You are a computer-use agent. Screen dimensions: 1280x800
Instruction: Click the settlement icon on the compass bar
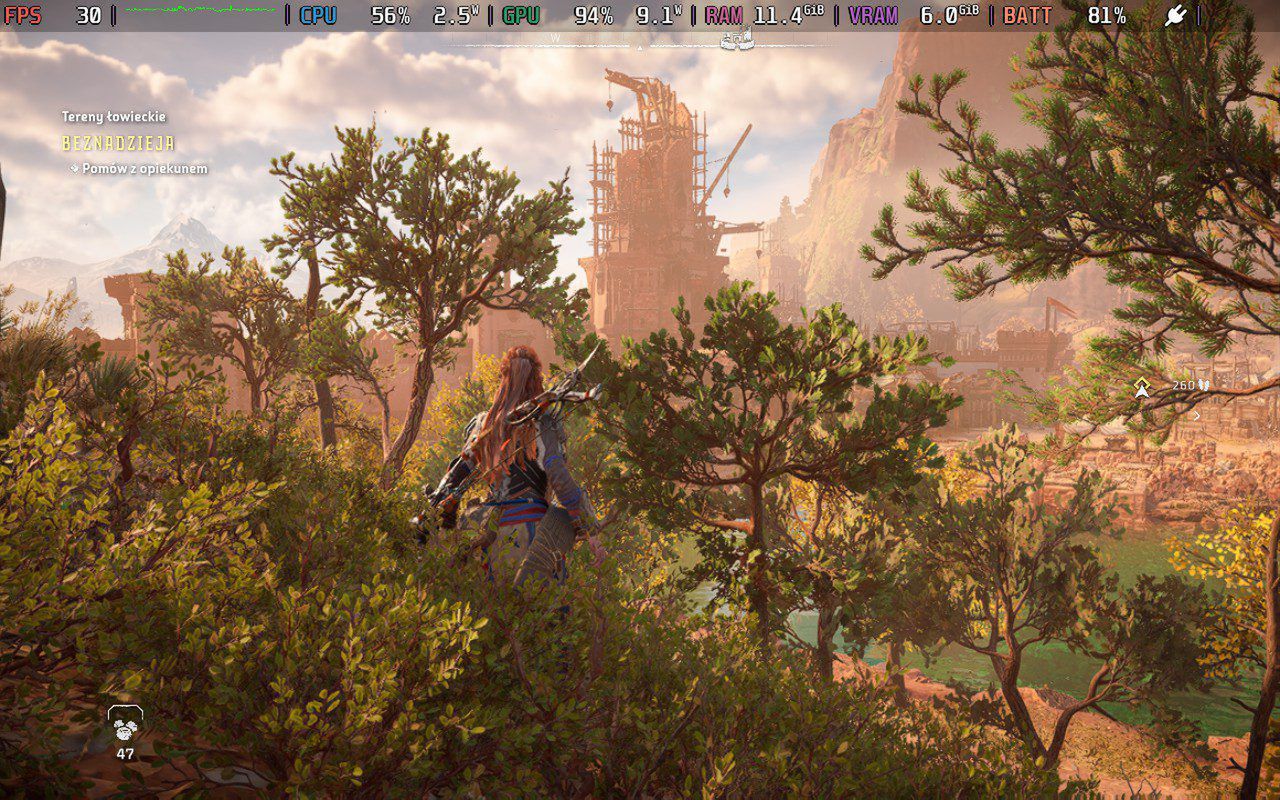click(736, 39)
